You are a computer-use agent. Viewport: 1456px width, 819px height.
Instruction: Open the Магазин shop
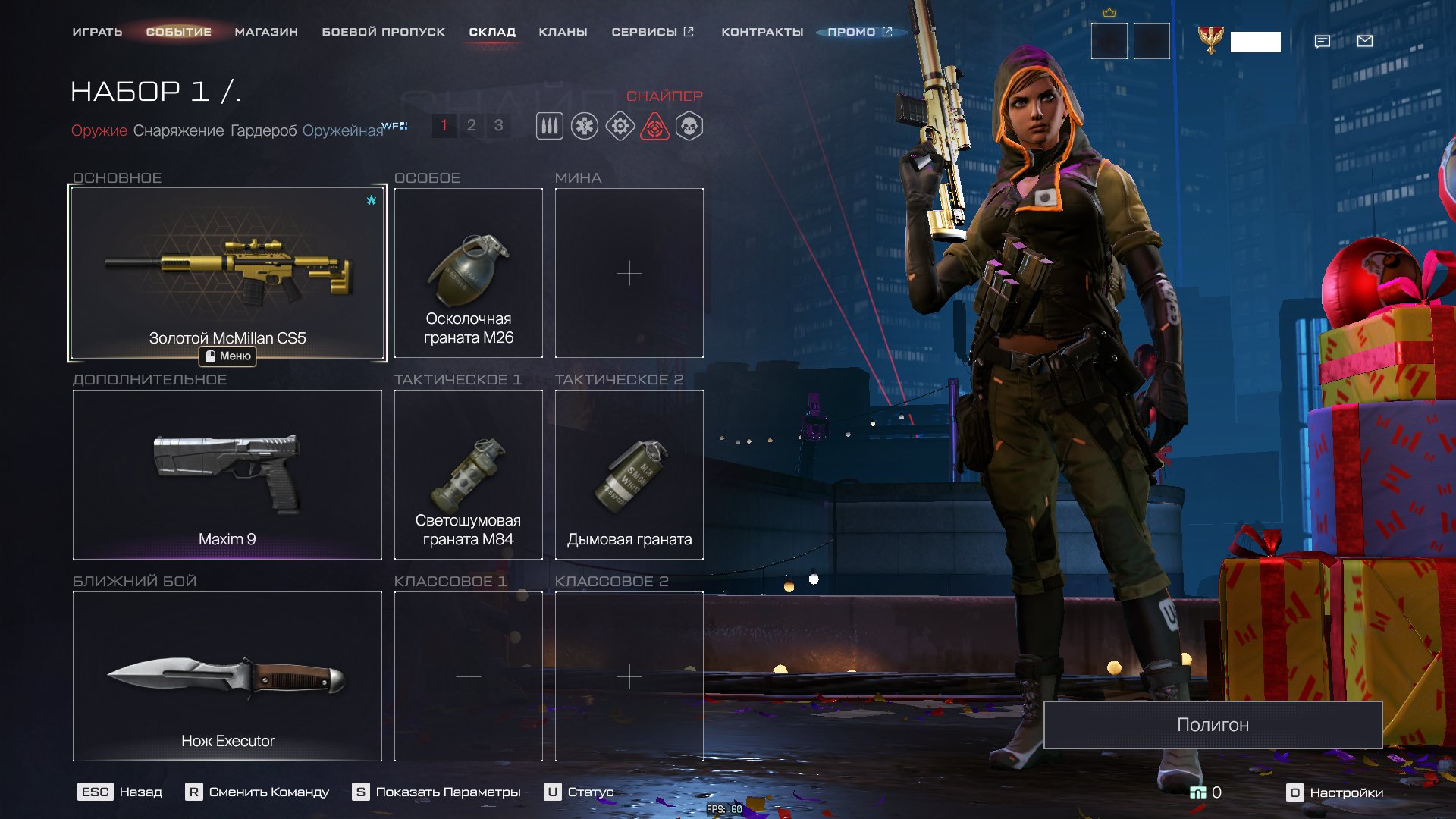click(x=266, y=32)
